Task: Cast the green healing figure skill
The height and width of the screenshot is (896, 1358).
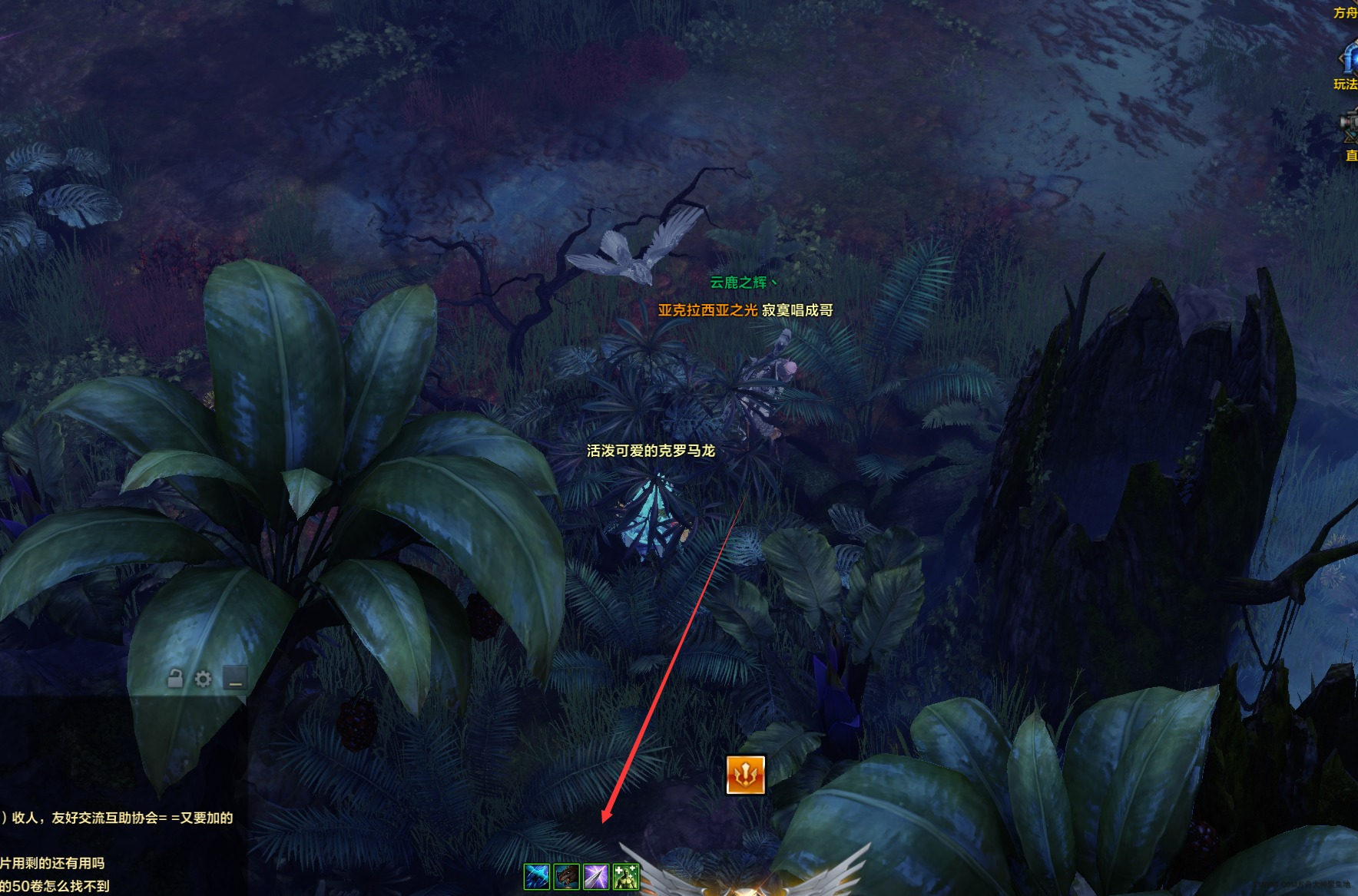Action: 626,876
